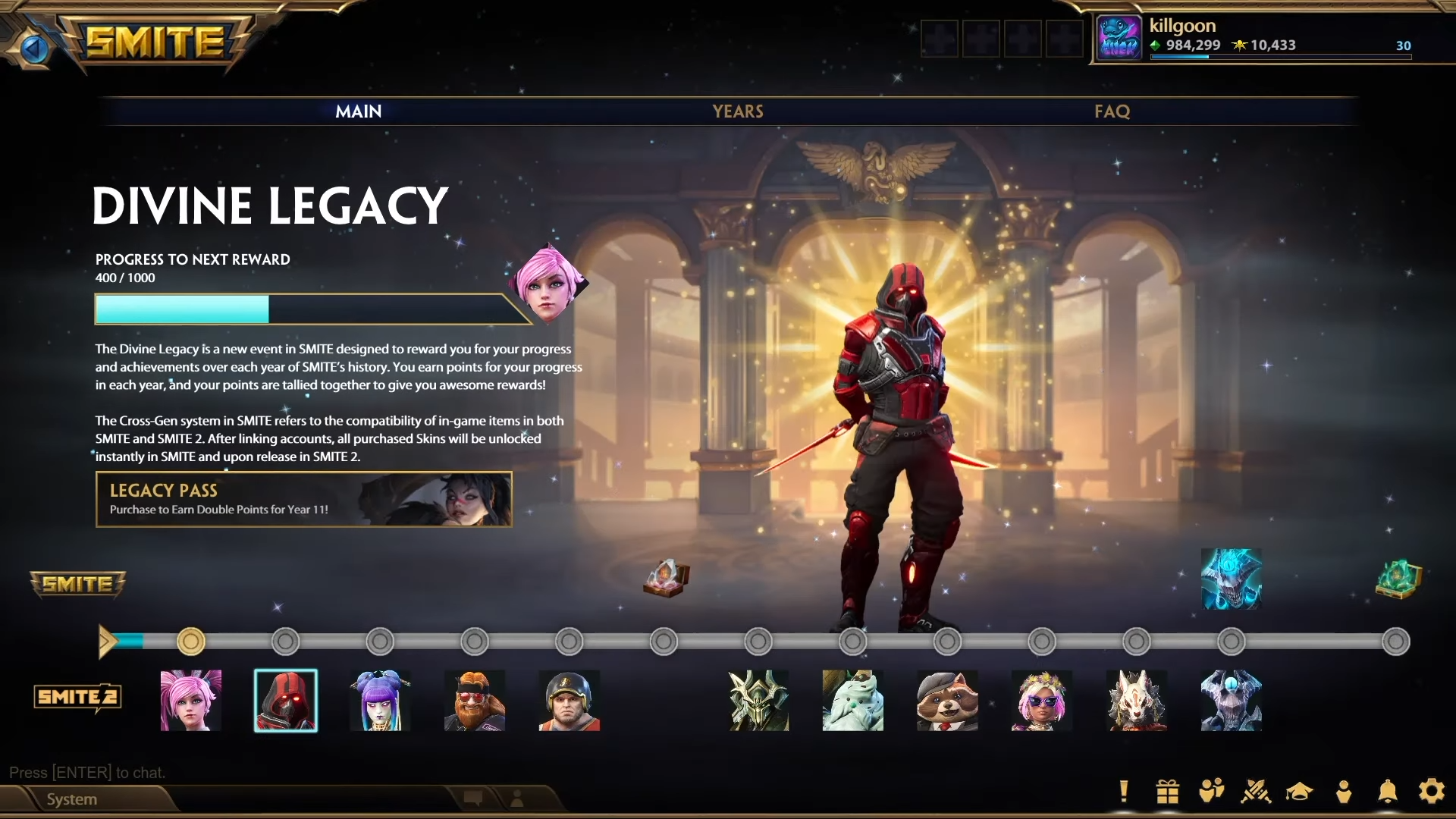Select the white fox mask skin reward
The height and width of the screenshot is (819, 1456).
coord(1136,700)
